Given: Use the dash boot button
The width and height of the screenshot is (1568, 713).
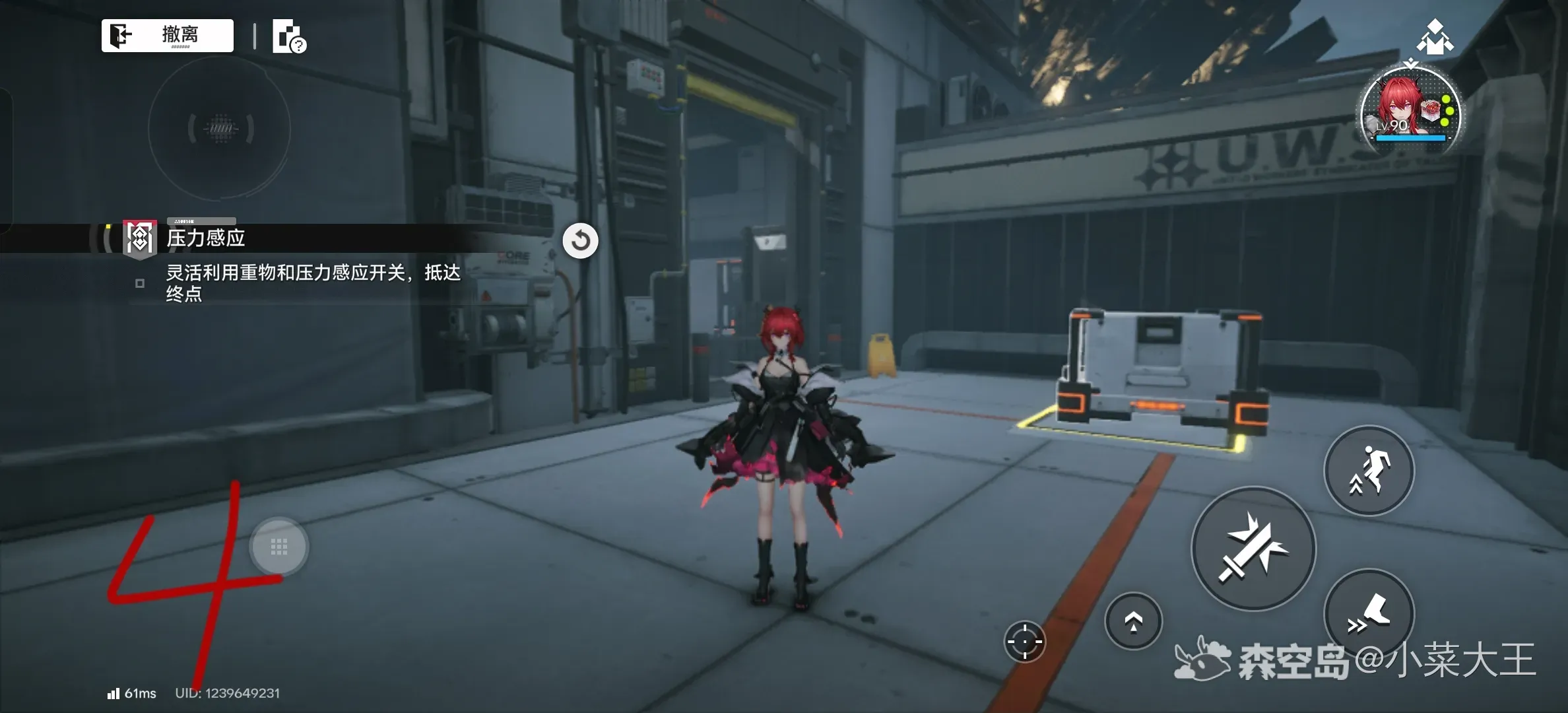Looking at the screenshot, I should pyautogui.click(x=1369, y=614).
